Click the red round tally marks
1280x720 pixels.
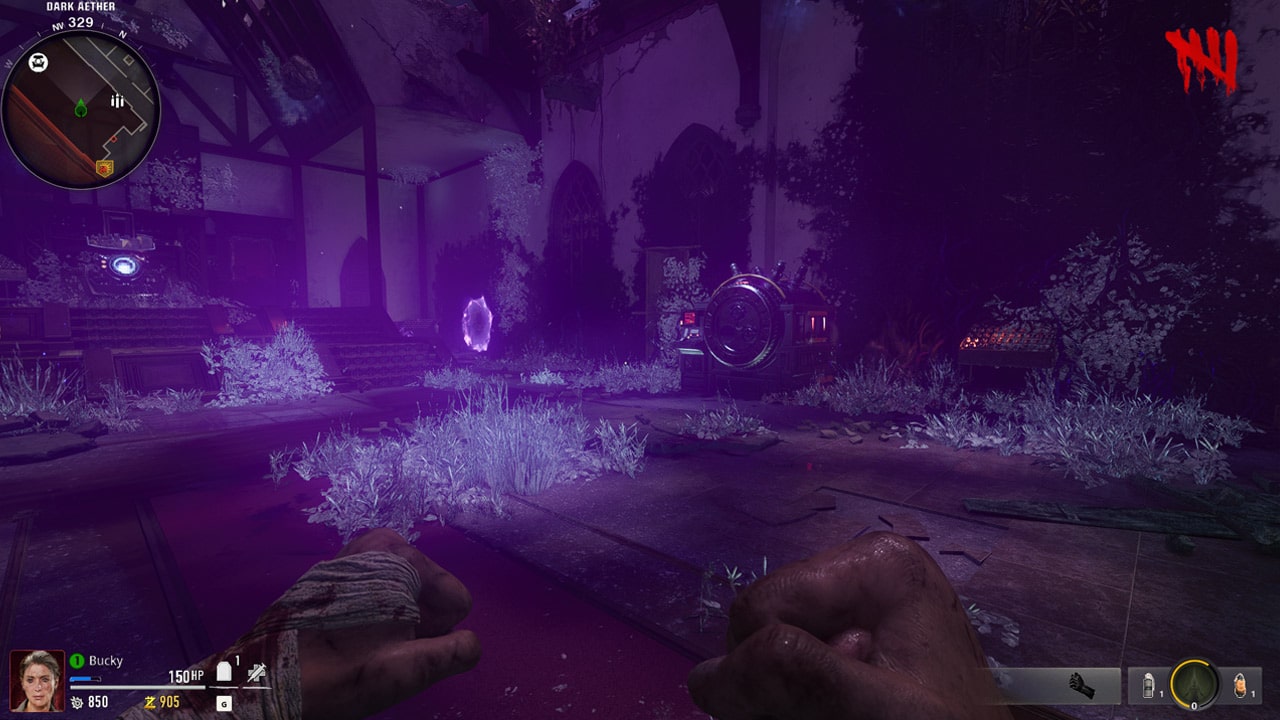tap(1202, 60)
